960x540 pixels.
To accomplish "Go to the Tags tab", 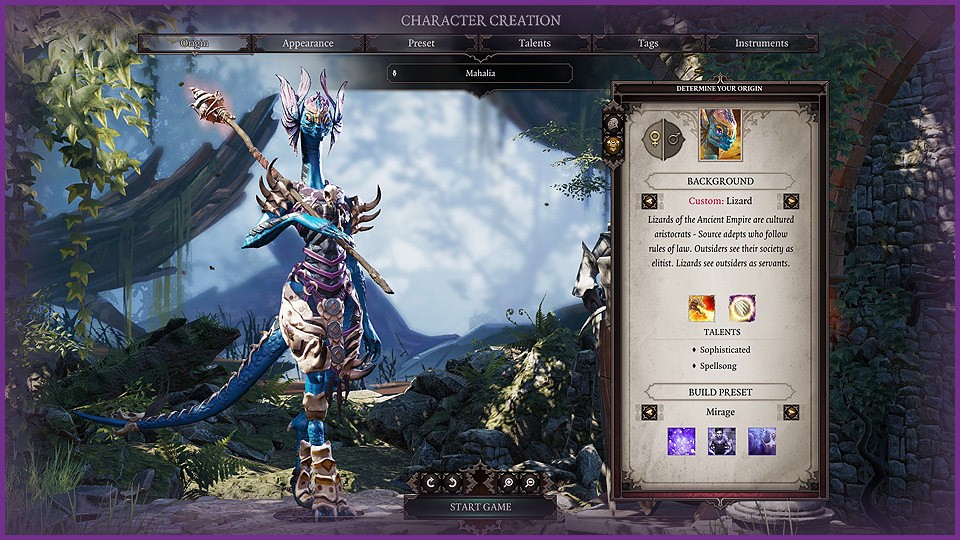I will click(648, 44).
